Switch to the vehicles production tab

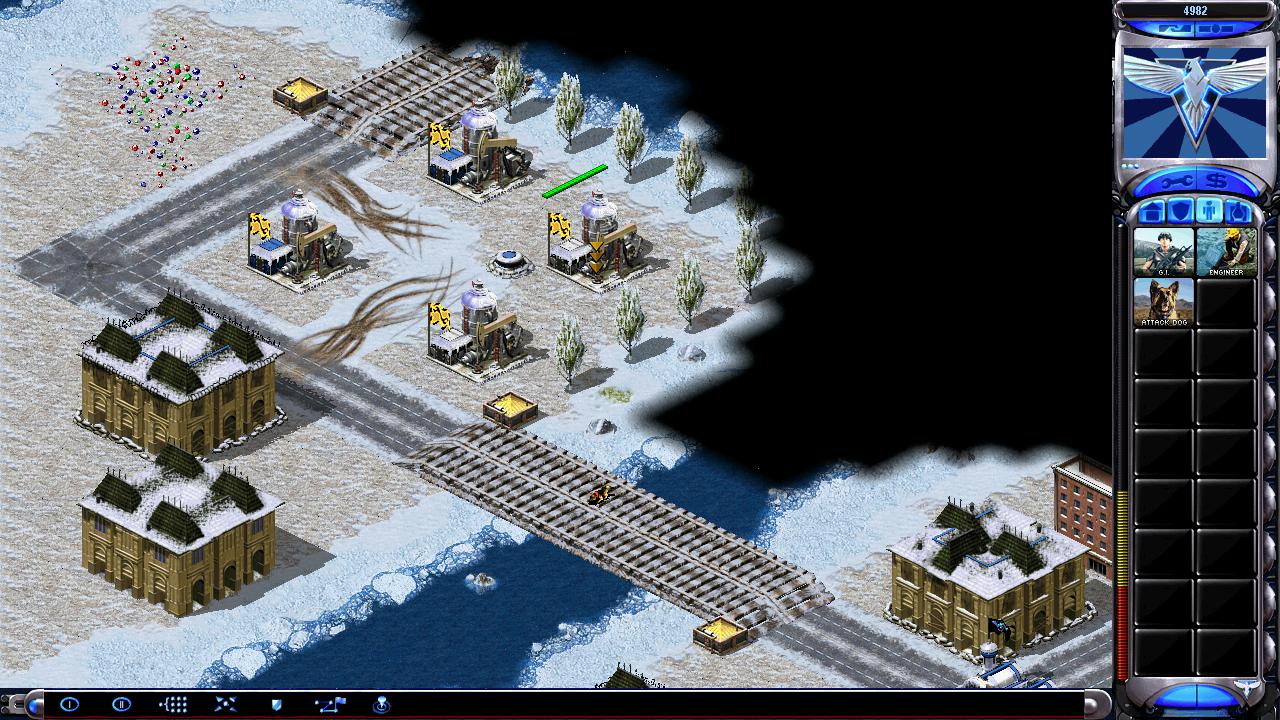(1237, 212)
